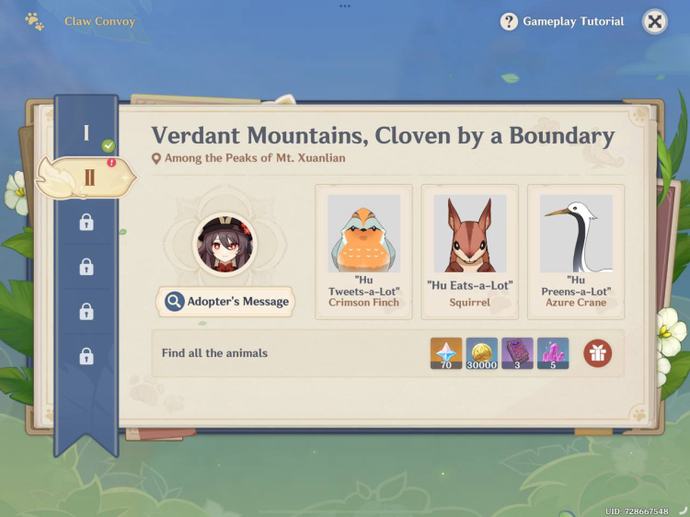This screenshot has width=690, height=517.
Task: Check the purple crystal ore reward
Action: (553, 353)
